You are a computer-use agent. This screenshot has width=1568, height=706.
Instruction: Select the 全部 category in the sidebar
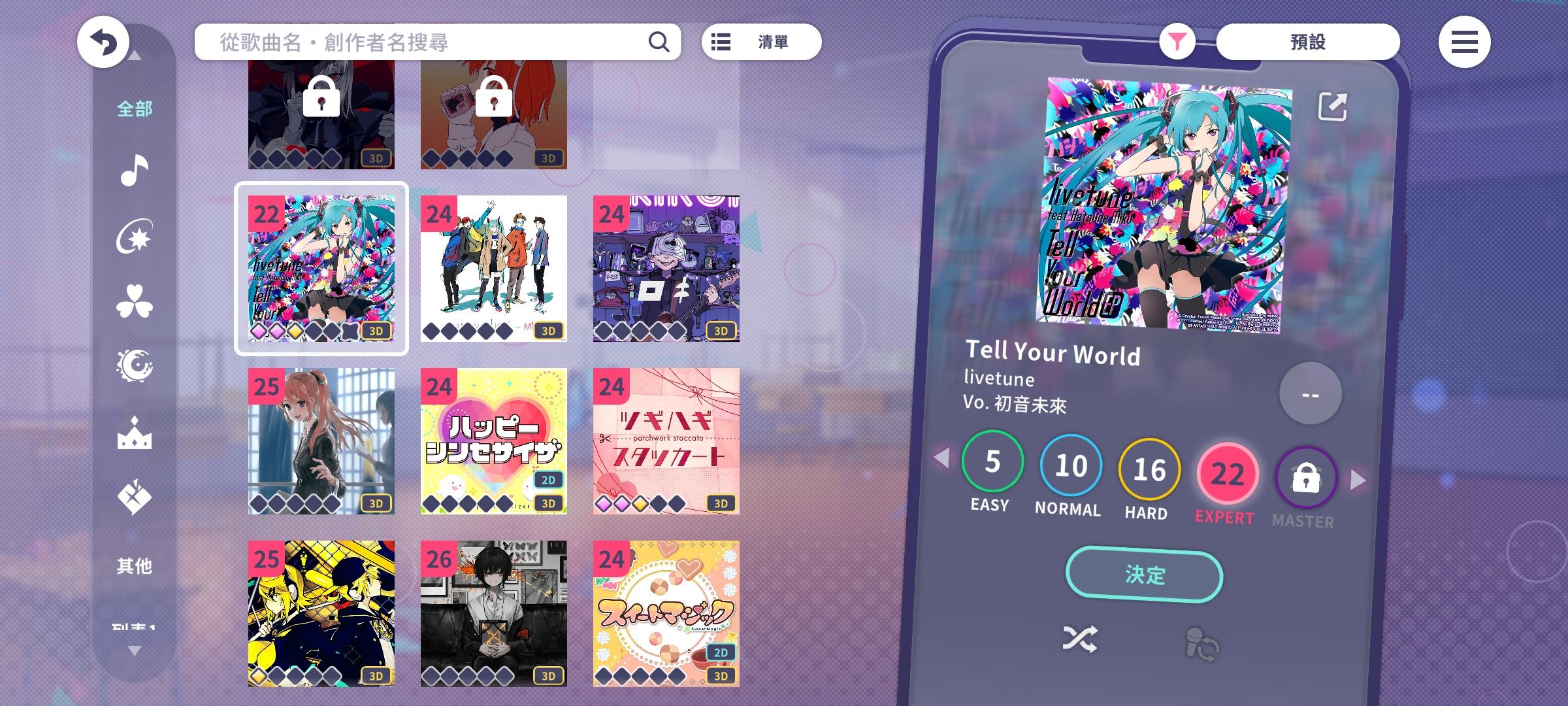135,110
